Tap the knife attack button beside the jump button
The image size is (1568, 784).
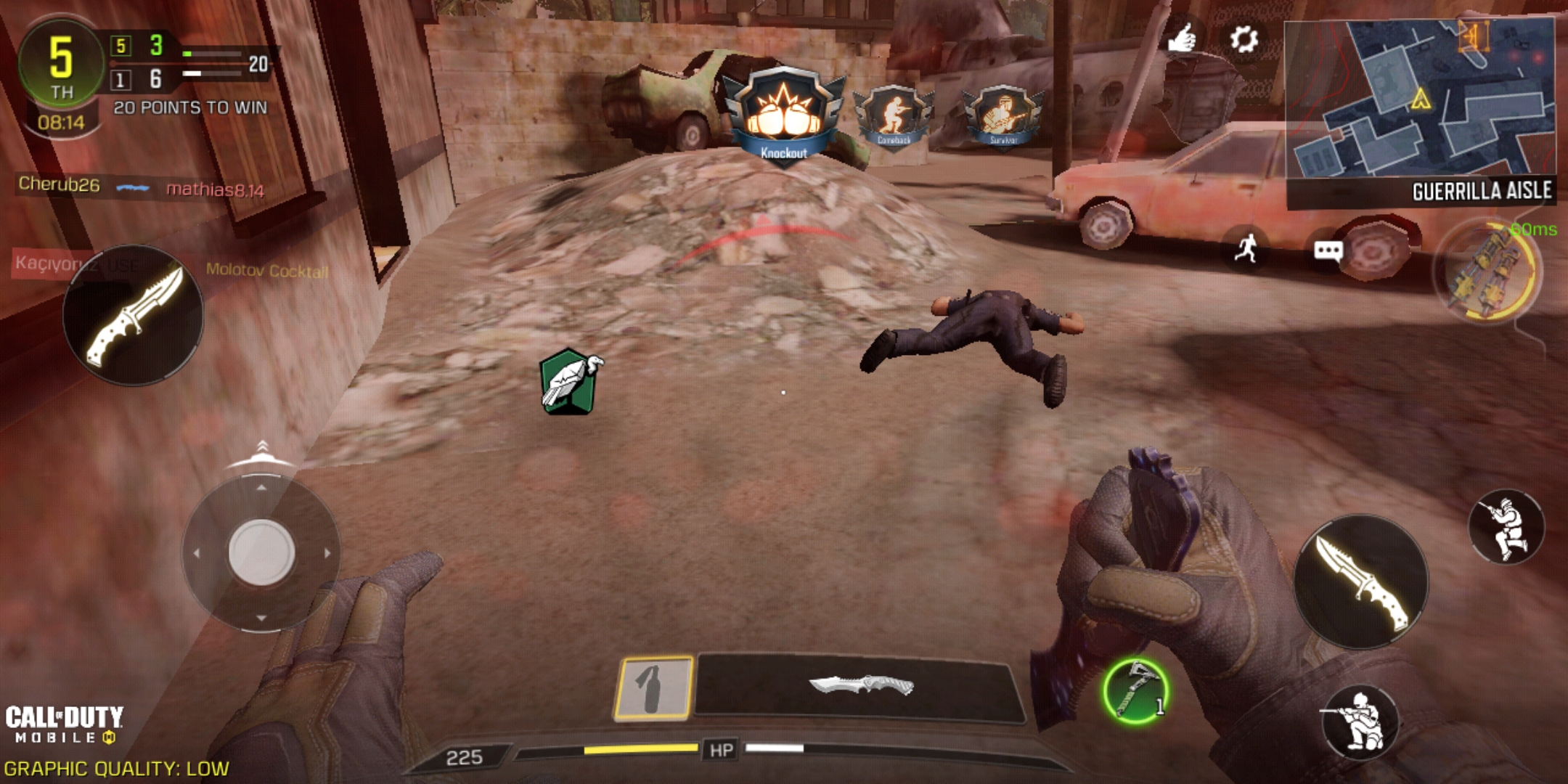click(1360, 582)
